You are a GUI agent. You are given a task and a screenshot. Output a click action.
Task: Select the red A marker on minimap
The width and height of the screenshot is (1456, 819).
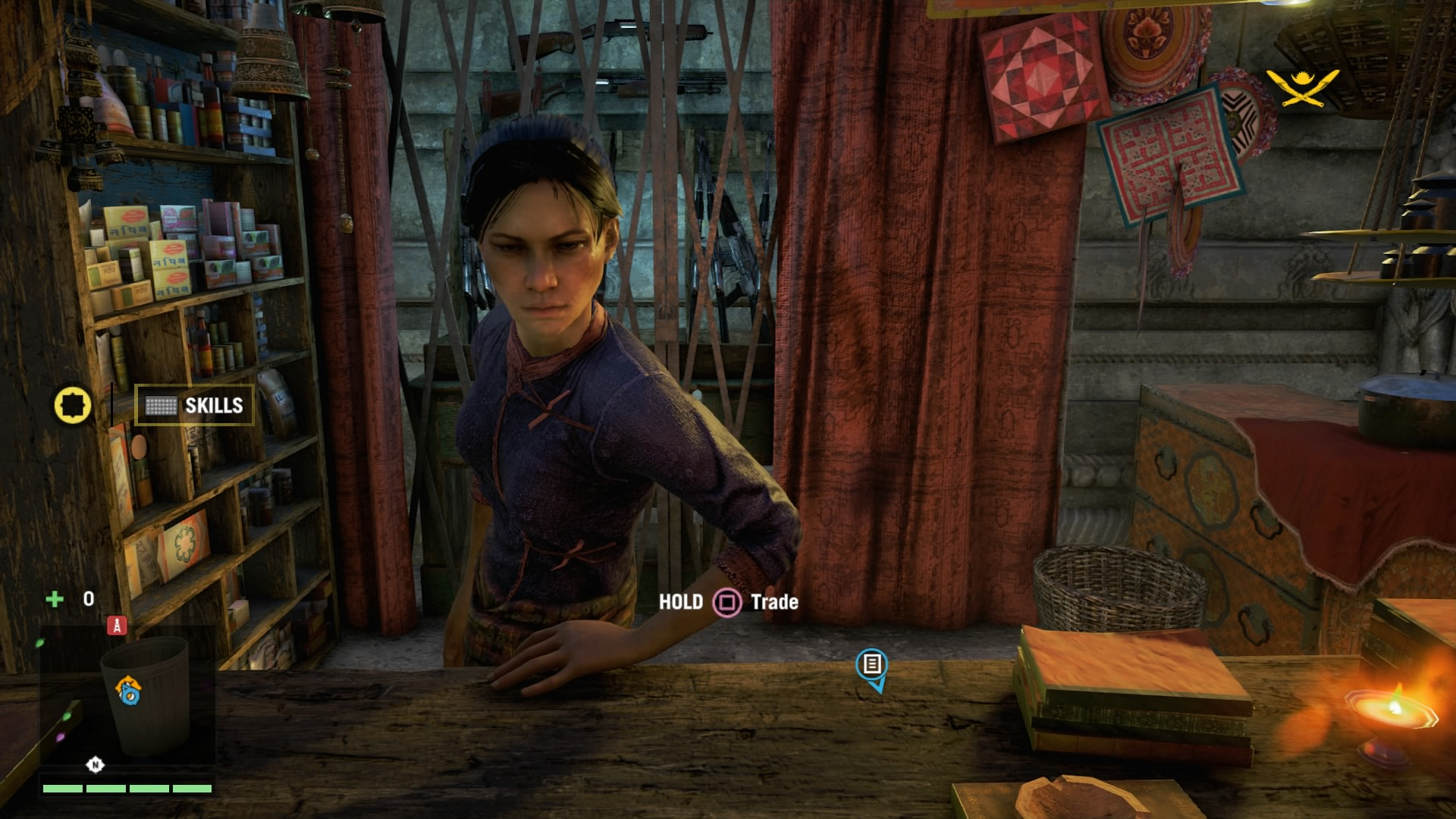[117, 626]
